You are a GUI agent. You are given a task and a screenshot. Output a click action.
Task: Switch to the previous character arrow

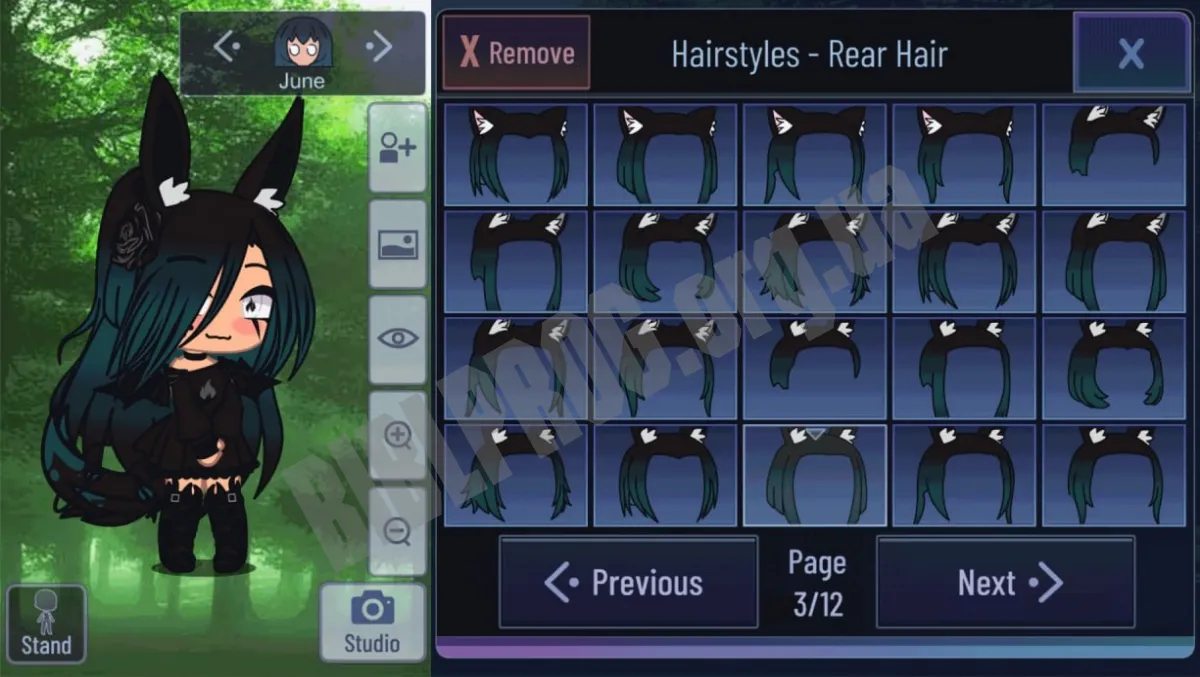point(227,46)
